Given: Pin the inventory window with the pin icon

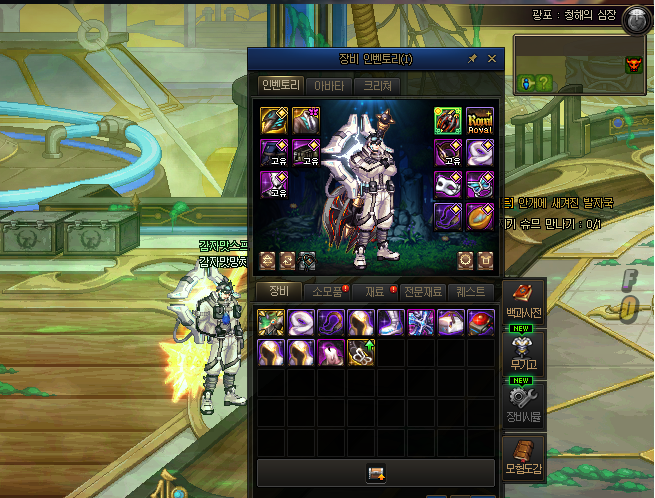Looking at the screenshot, I should pos(473,59).
